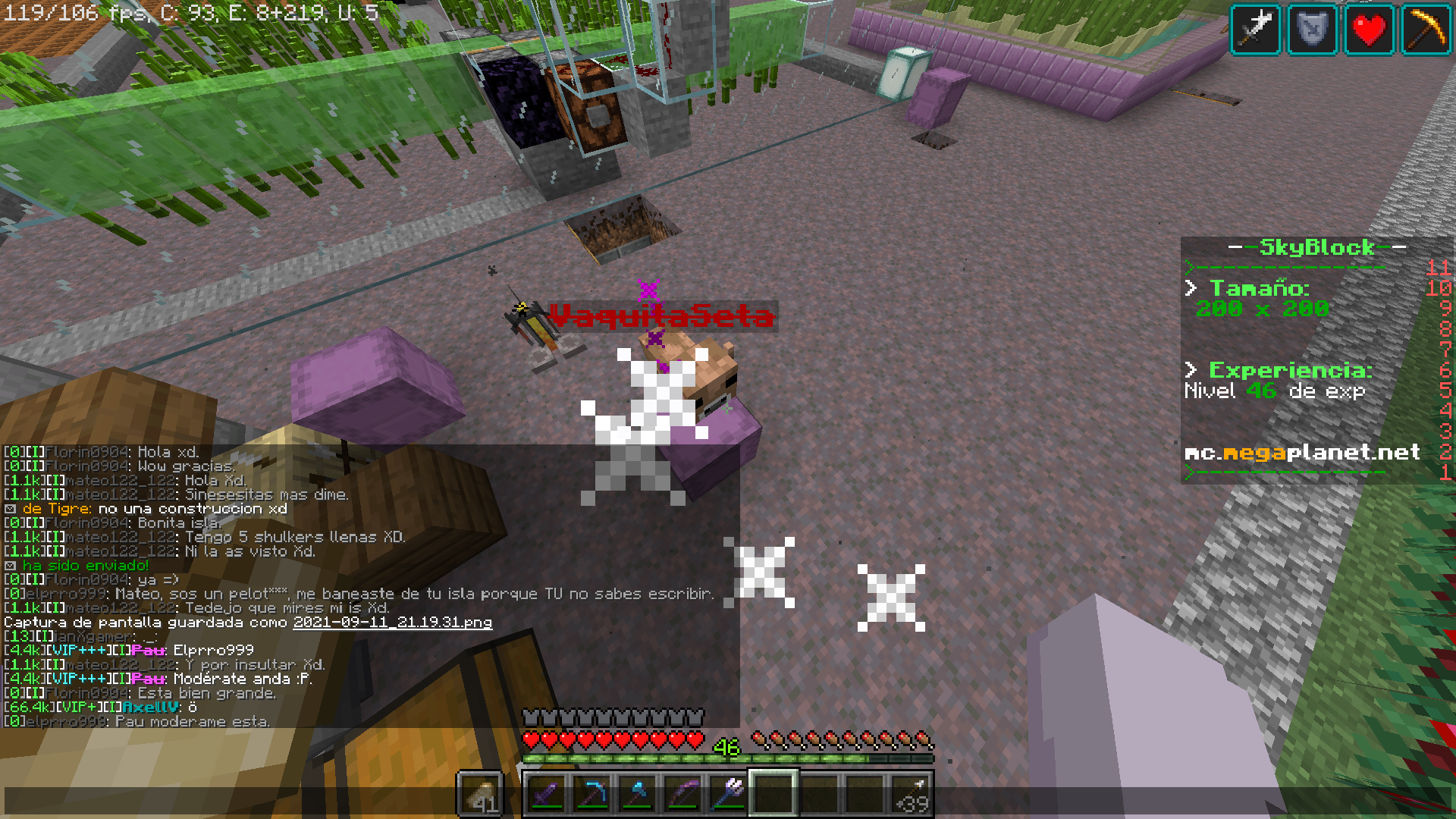Click the Resistance shield effect icon

1312,30
